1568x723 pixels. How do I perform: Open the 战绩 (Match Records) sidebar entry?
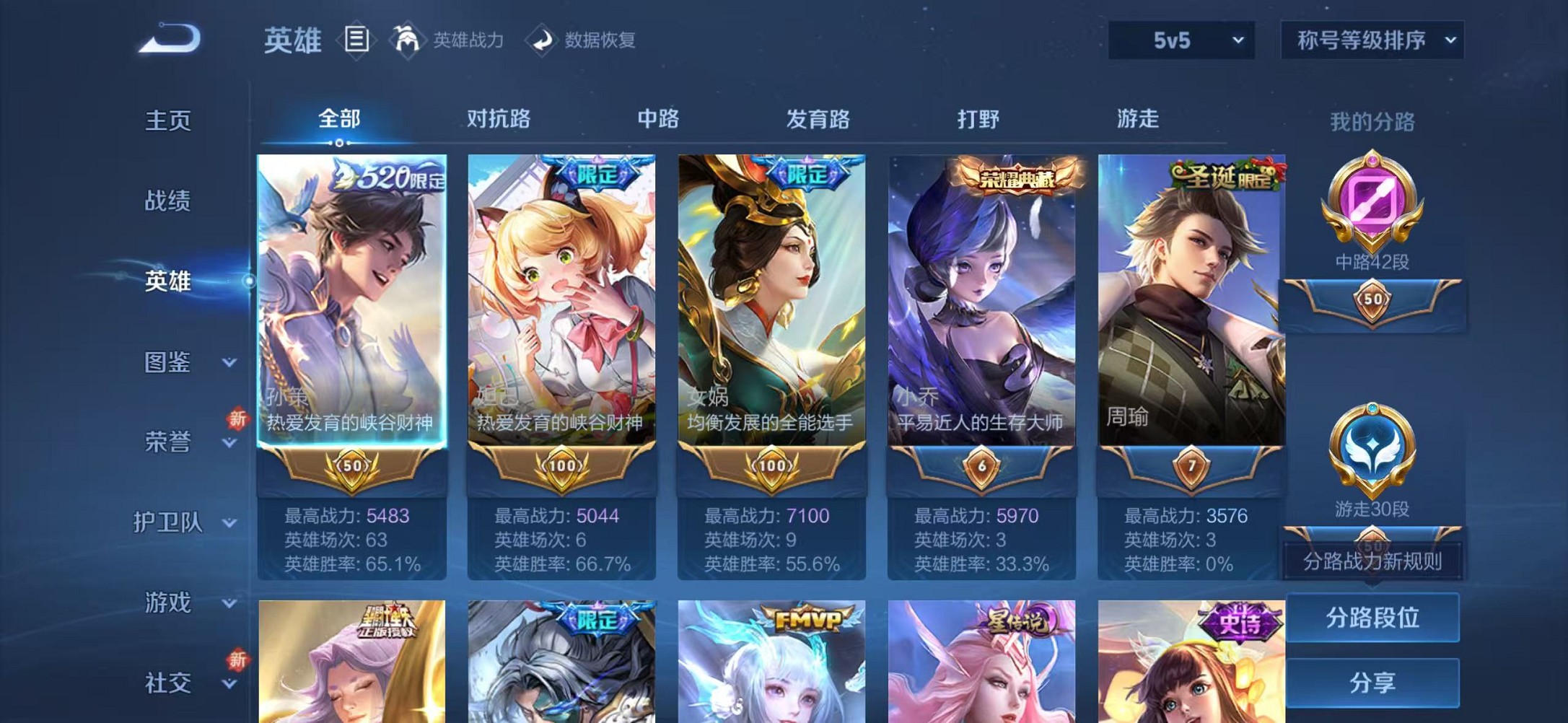click(169, 202)
